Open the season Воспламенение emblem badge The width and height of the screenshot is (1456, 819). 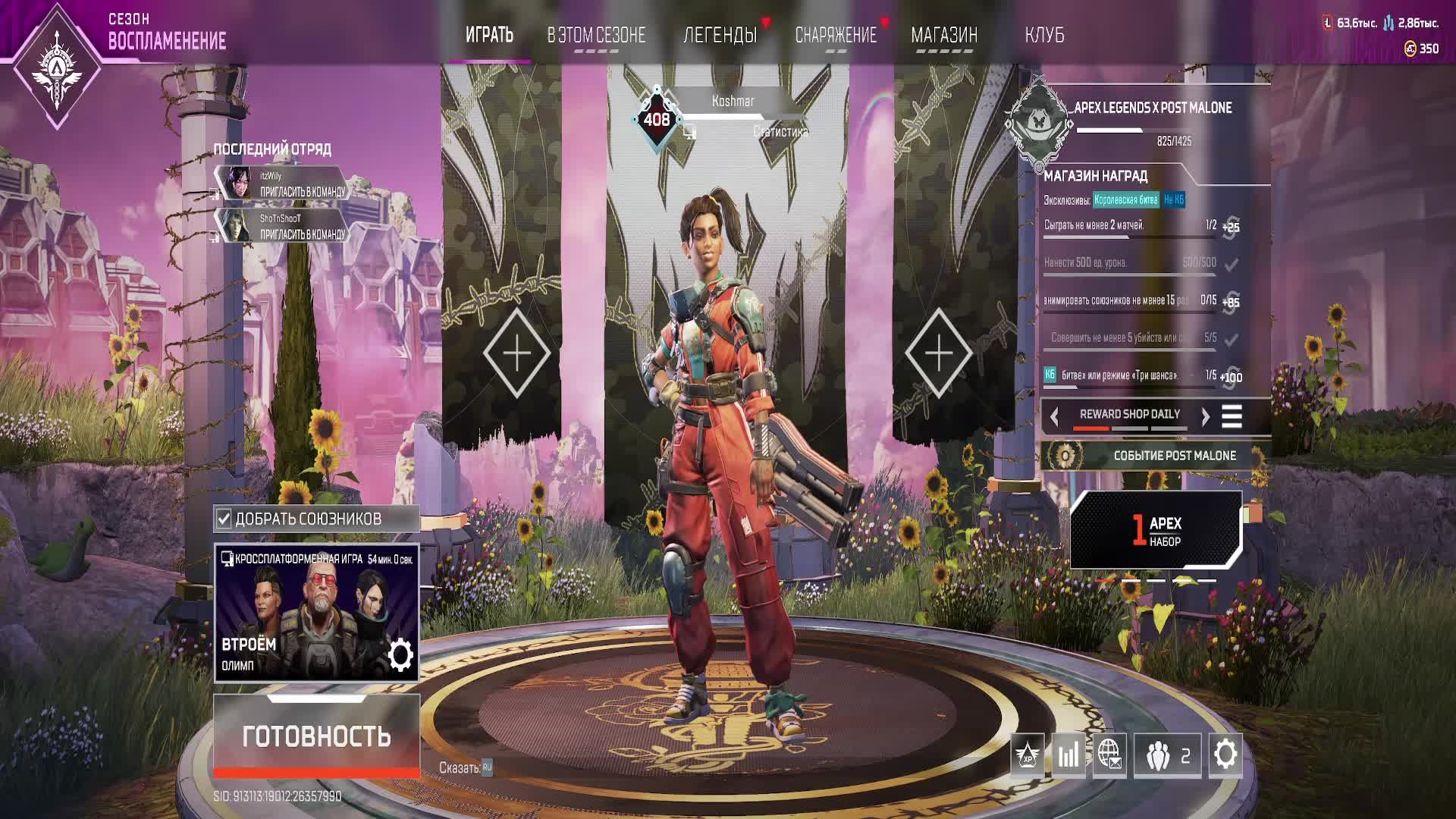[x=57, y=66]
